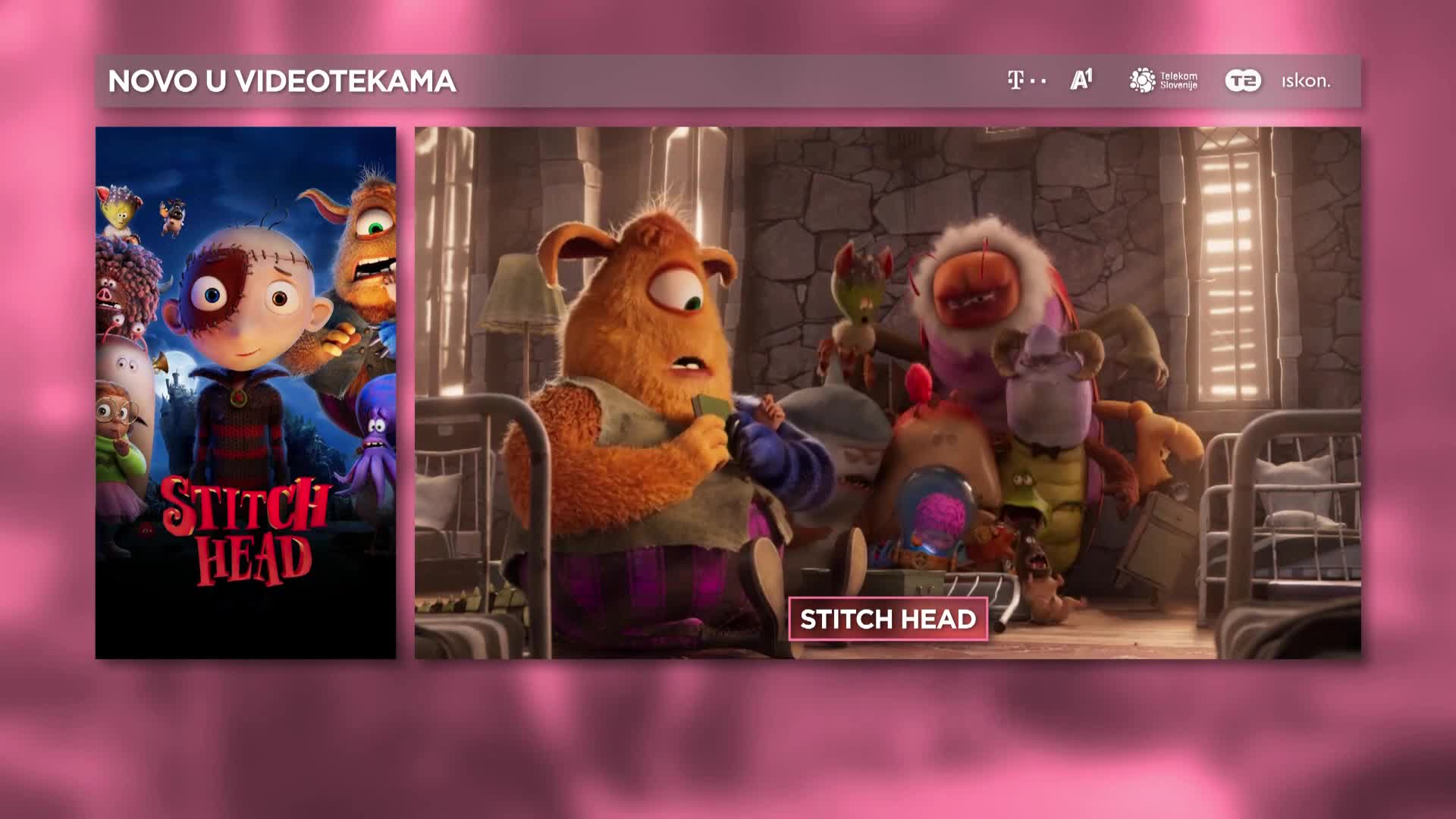This screenshot has height=819, width=1456.
Task: Choose the T-2 provider logo
Action: pyautogui.click(x=1243, y=80)
